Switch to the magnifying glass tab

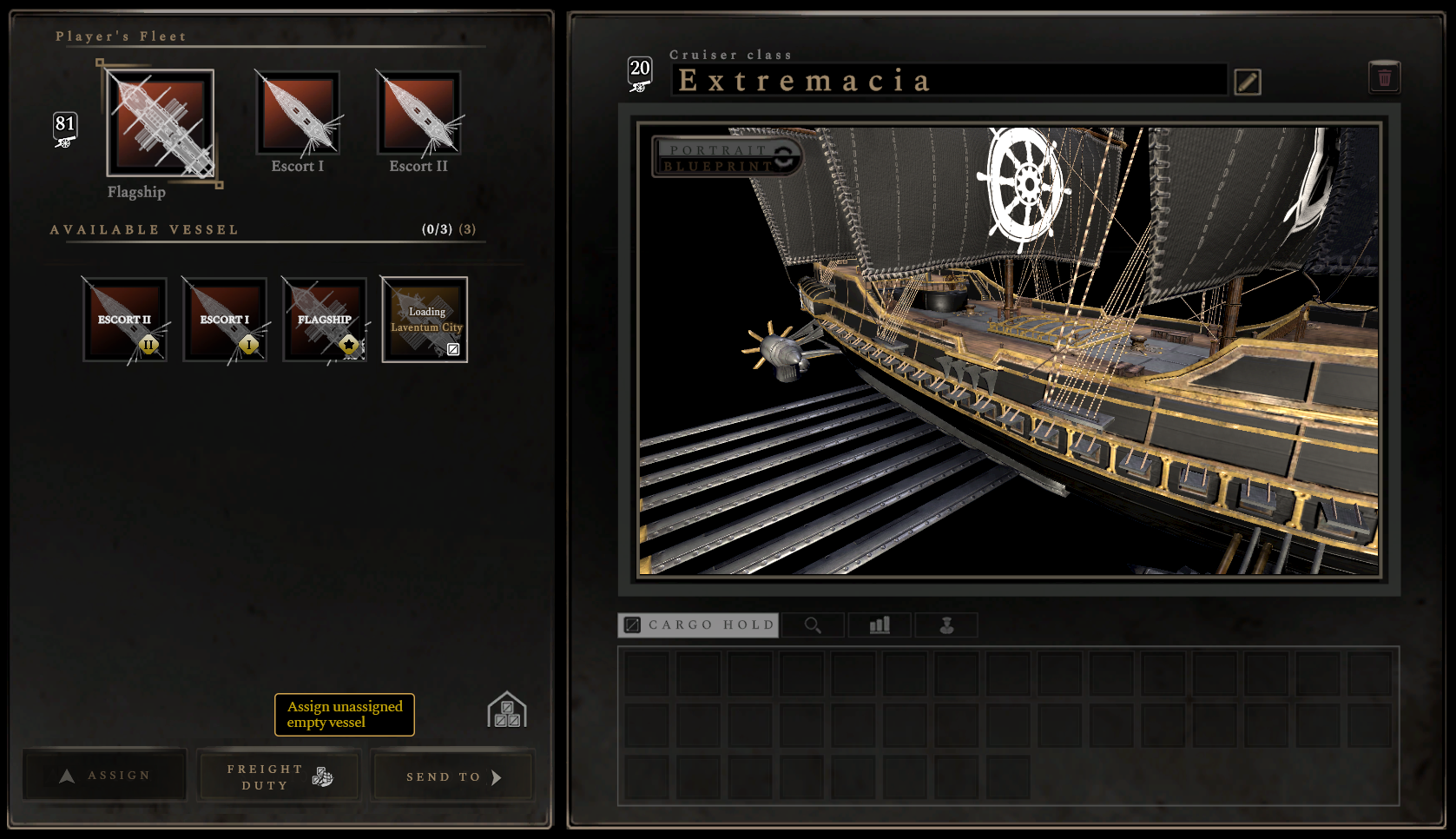pos(813,624)
